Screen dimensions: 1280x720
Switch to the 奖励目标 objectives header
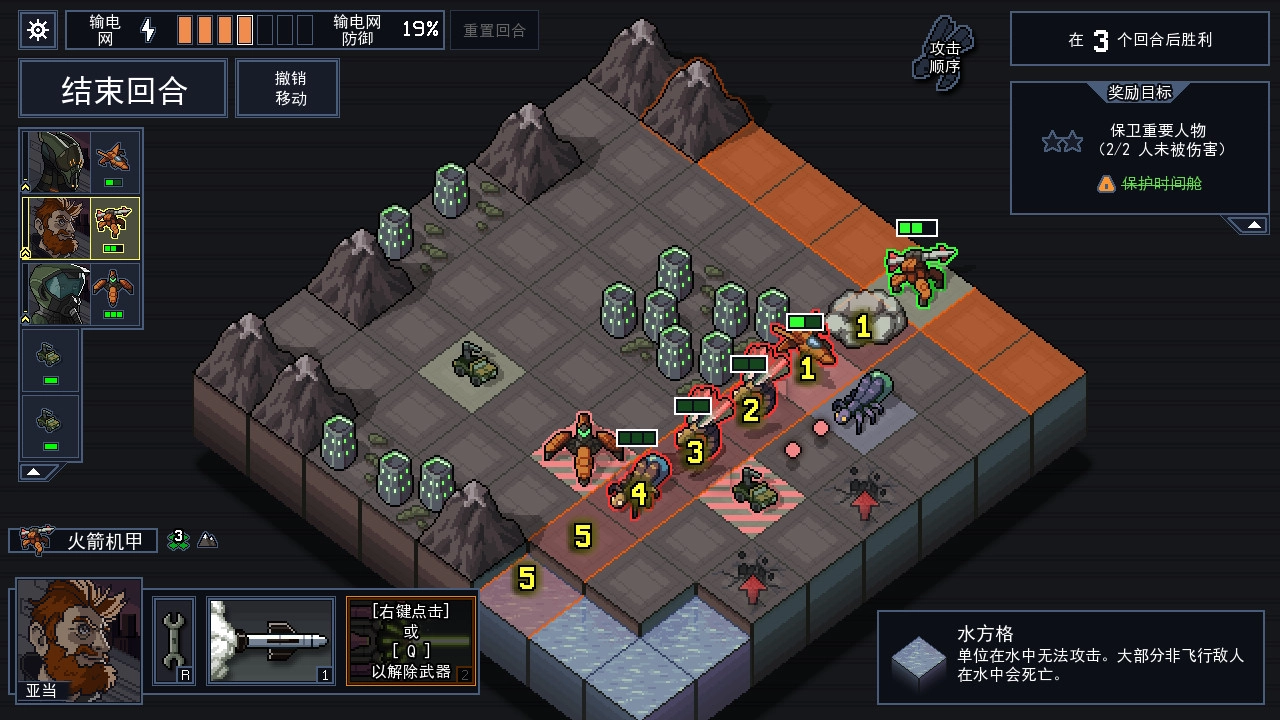[1138, 92]
